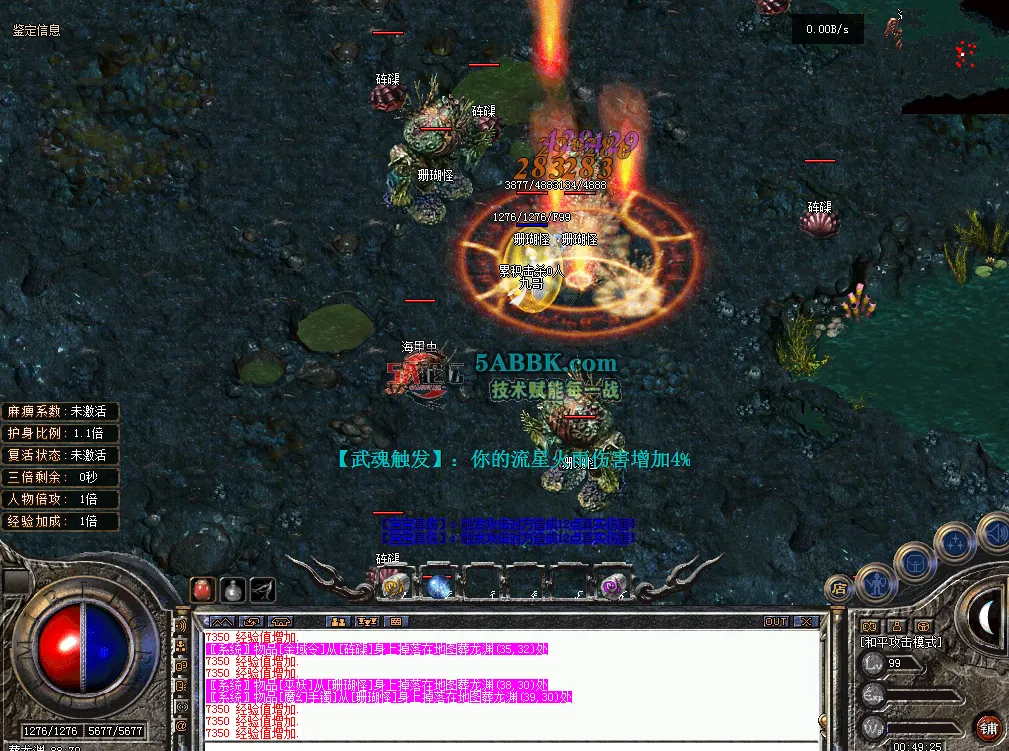Toggle sound with the speaker button
Viewport: 1009px width, 751px height.
pos(993,530)
